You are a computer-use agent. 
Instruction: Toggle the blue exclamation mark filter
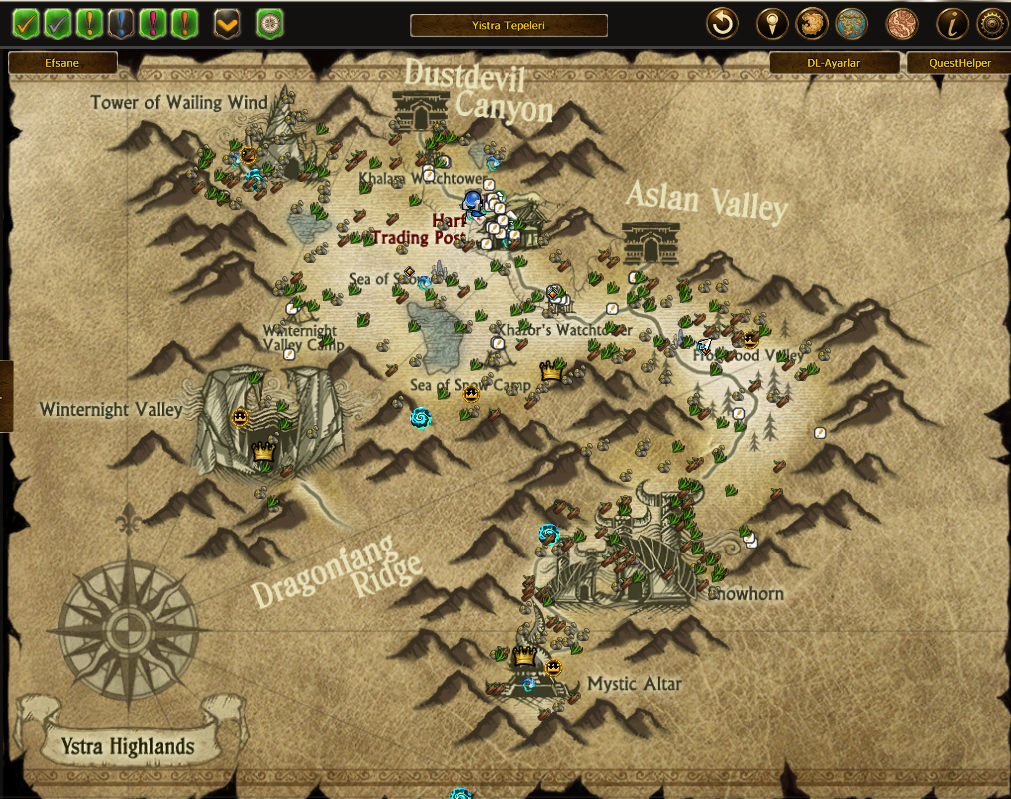click(x=122, y=23)
